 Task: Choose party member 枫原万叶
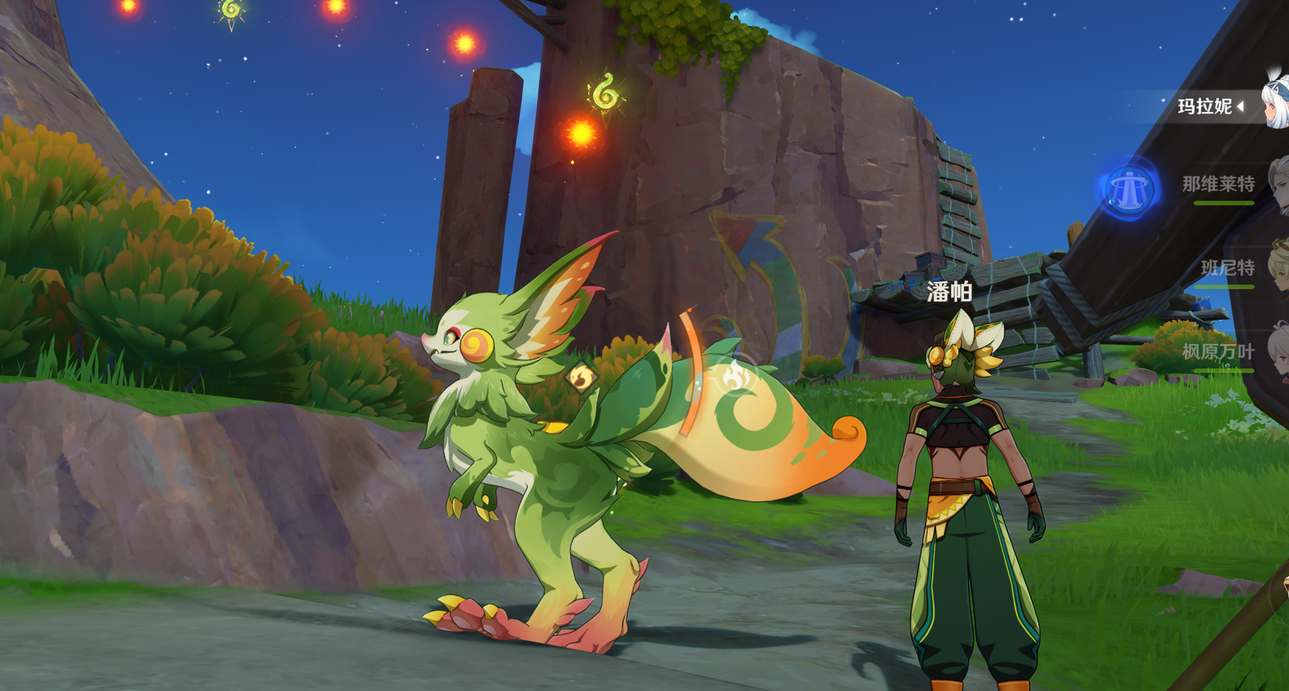[1218, 352]
